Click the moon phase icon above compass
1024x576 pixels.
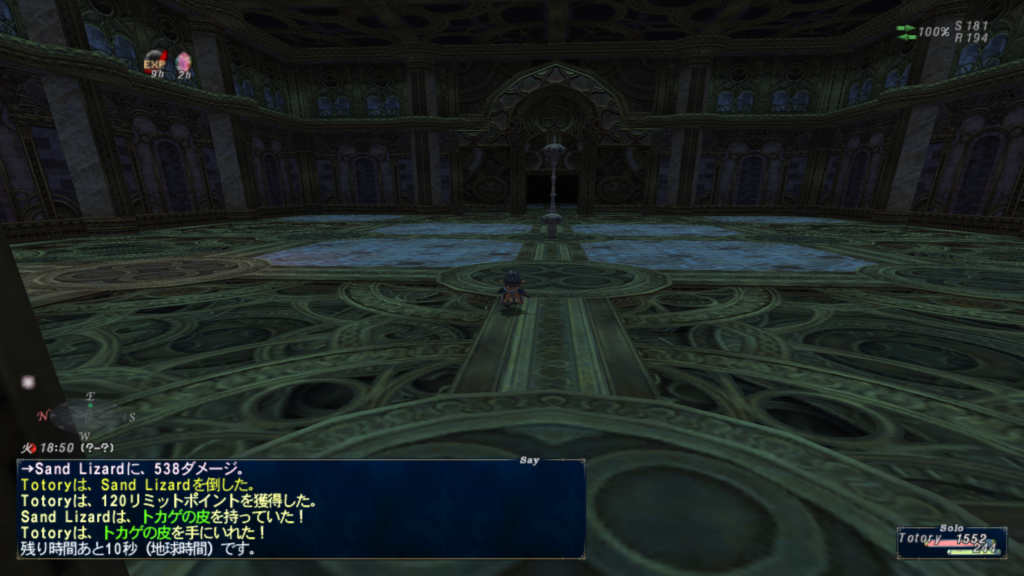(28, 382)
